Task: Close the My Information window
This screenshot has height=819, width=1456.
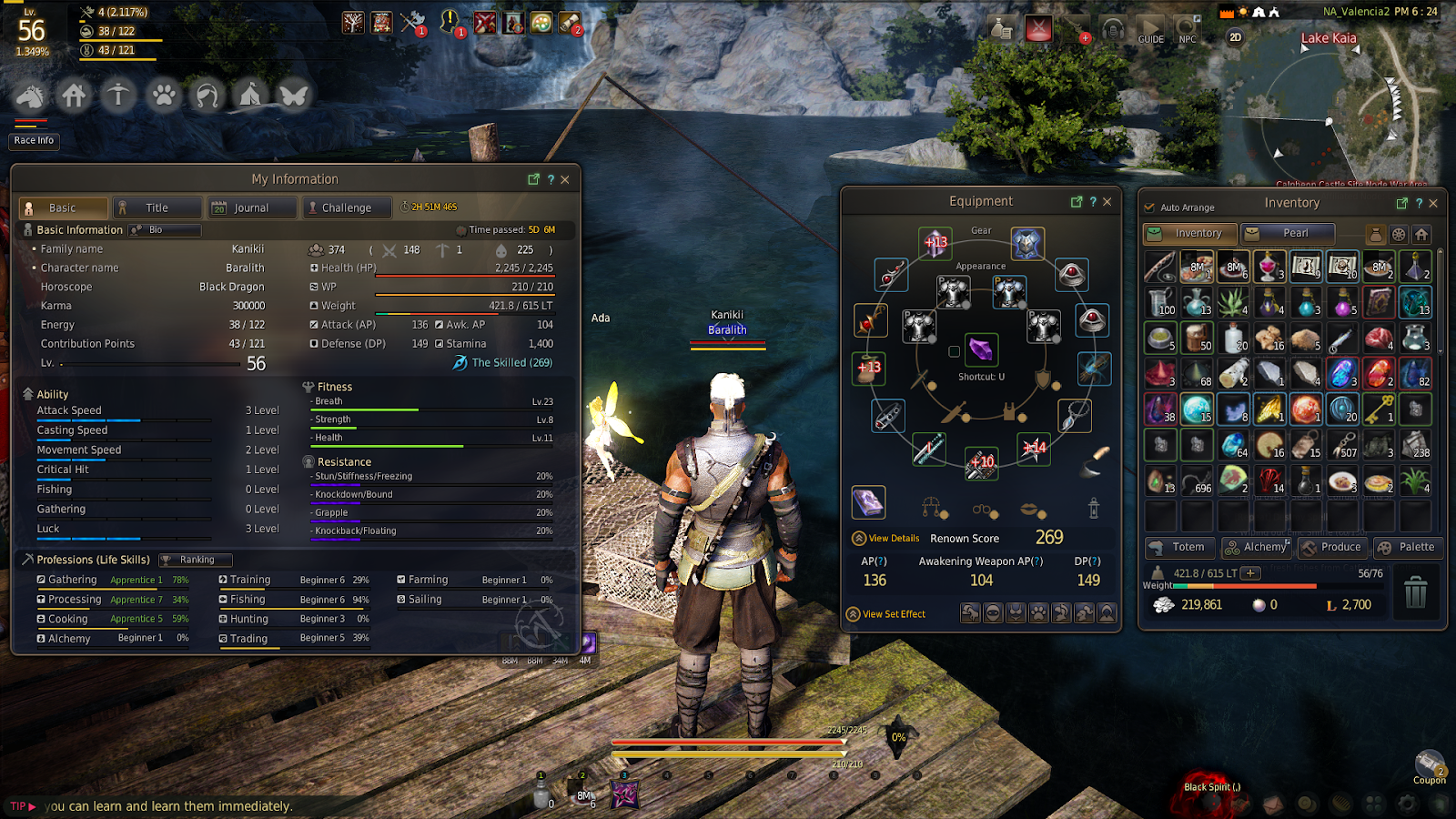Action: point(565,179)
